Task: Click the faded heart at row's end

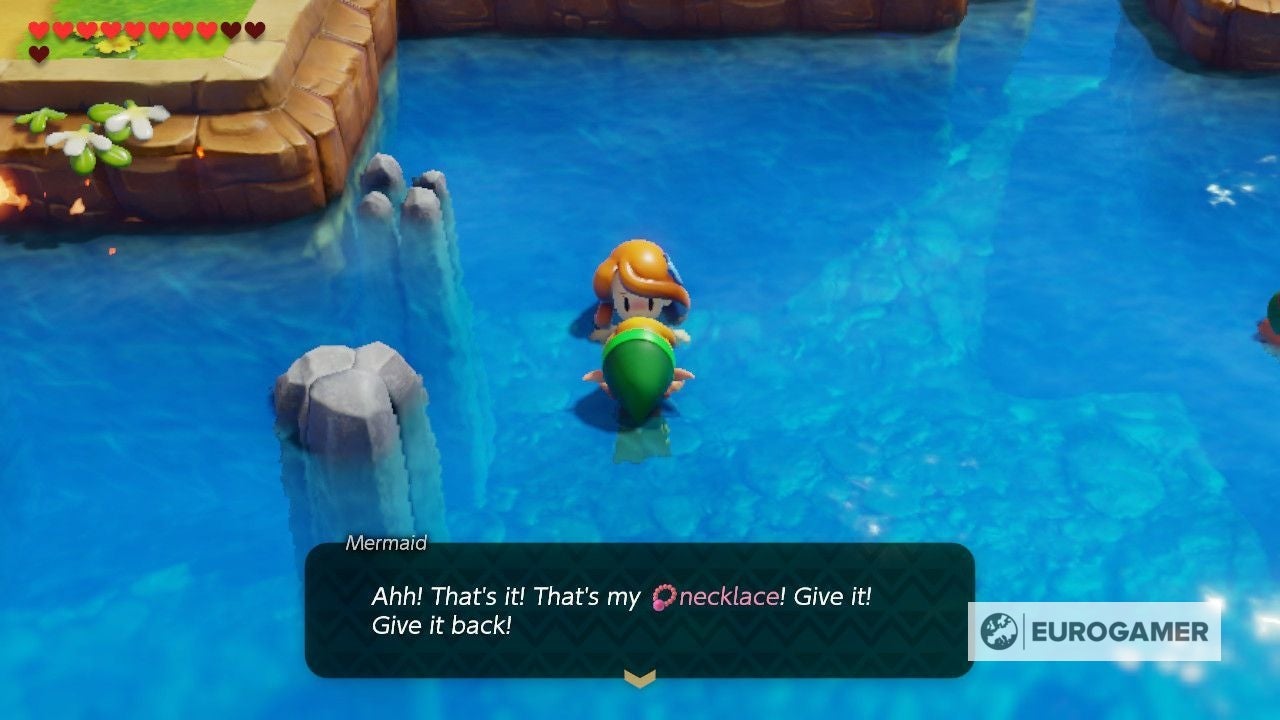Action: 254,29
